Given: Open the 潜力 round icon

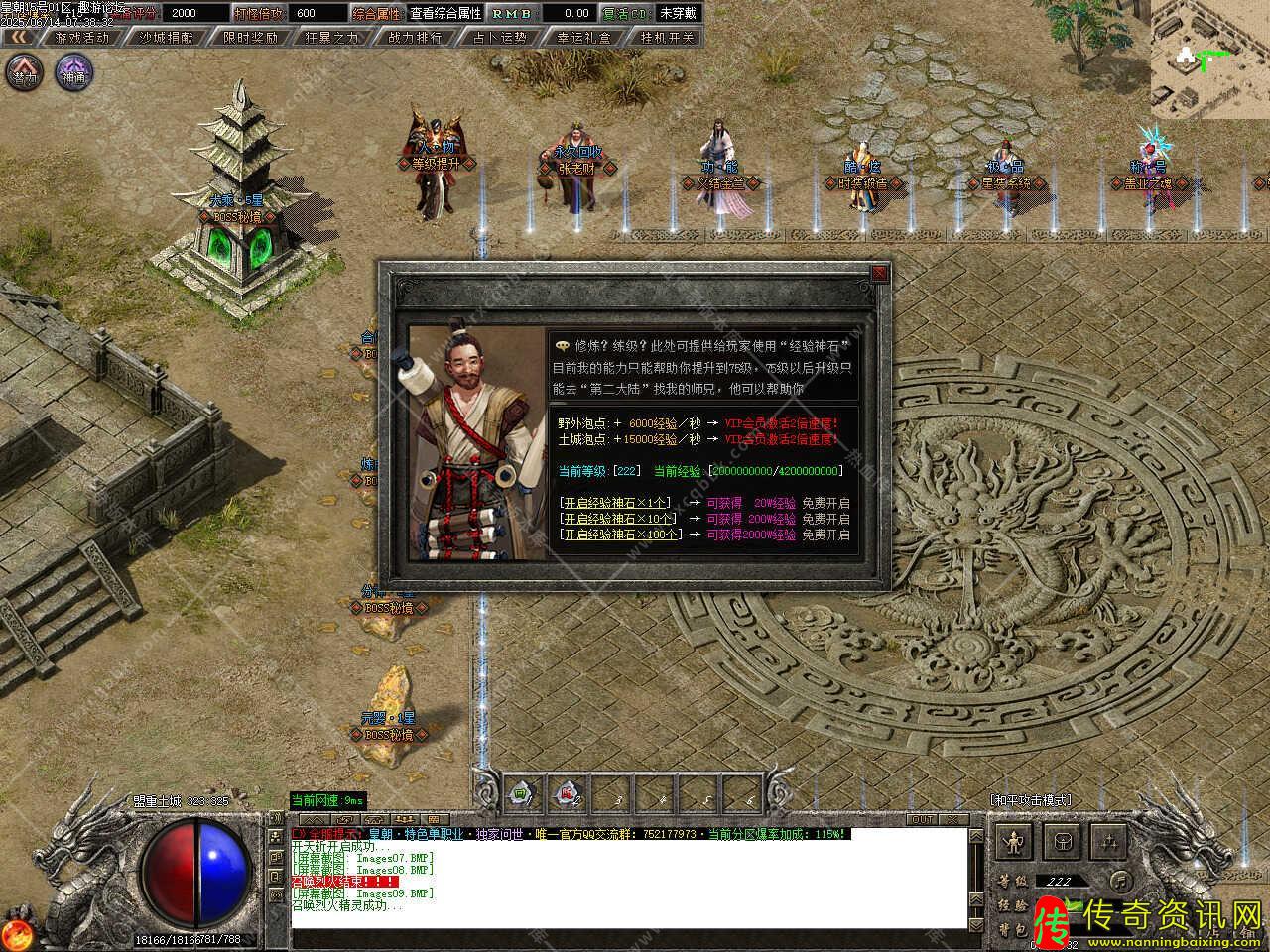Looking at the screenshot, I should coord(25,72).
